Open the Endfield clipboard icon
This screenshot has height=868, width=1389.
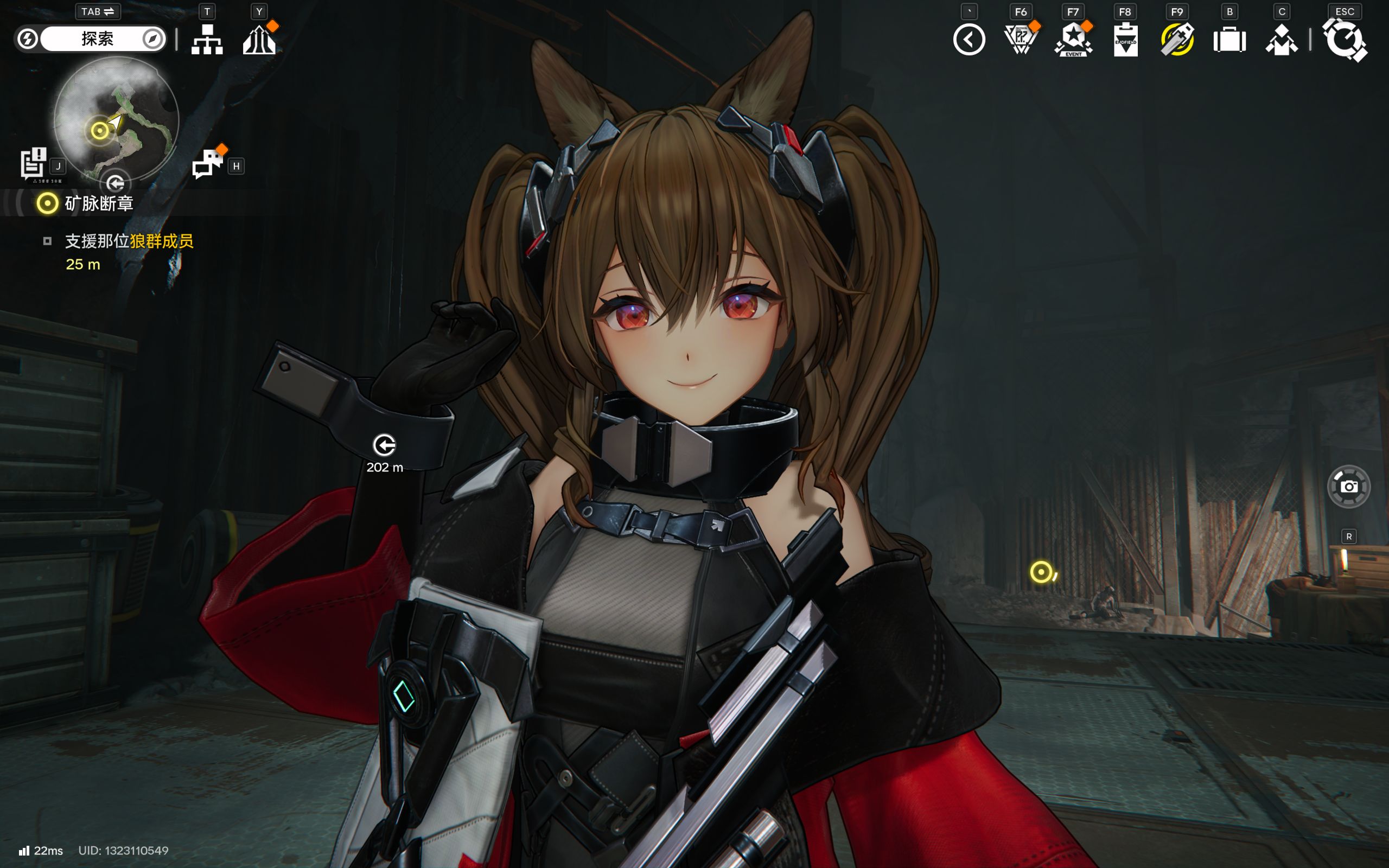point(1125,40)
